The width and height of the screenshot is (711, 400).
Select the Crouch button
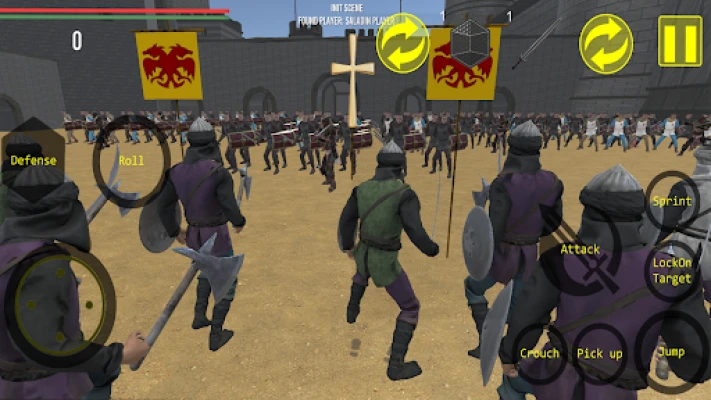point(540,354)
